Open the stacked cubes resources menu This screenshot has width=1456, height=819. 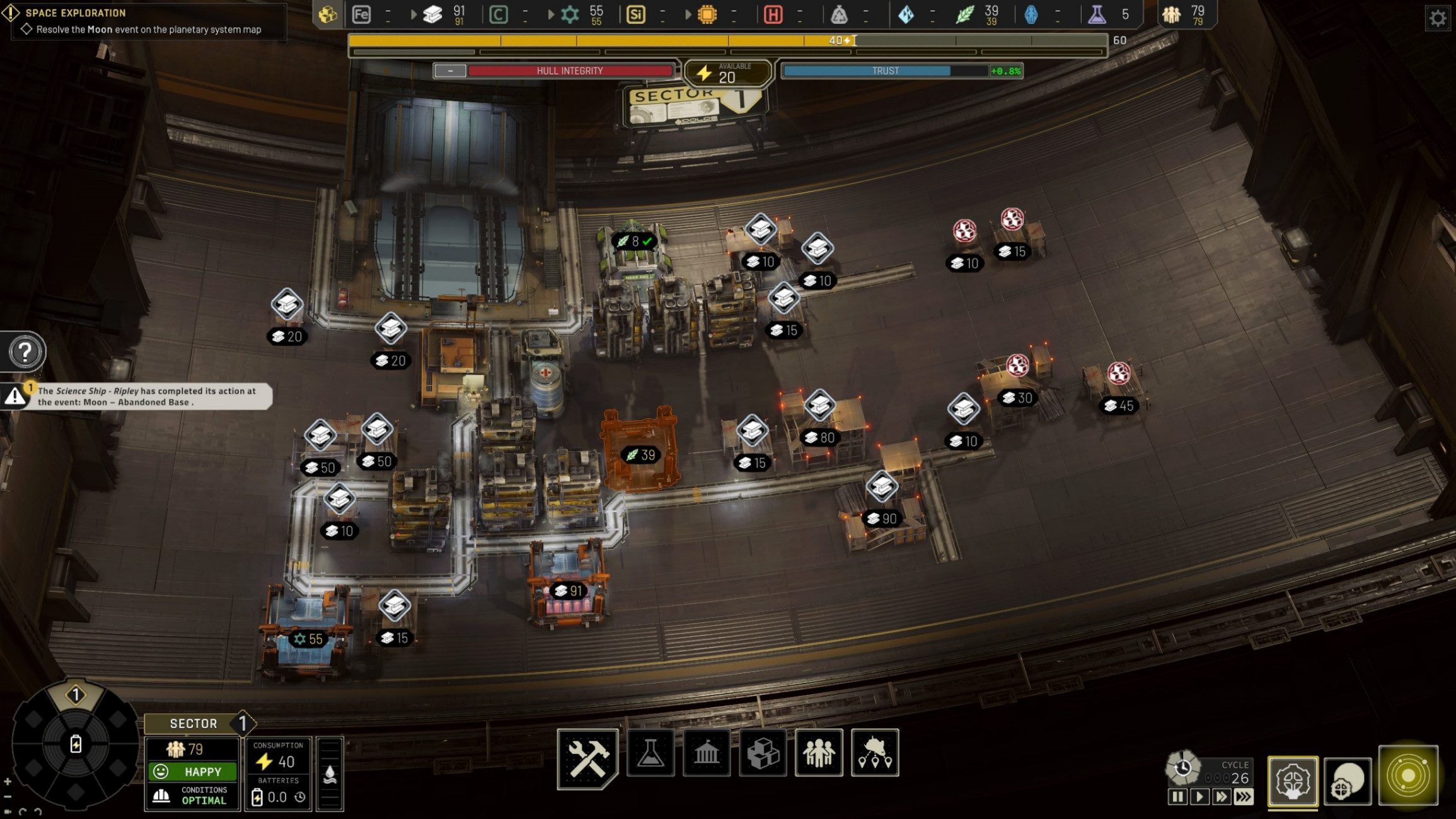coord(763,753)
